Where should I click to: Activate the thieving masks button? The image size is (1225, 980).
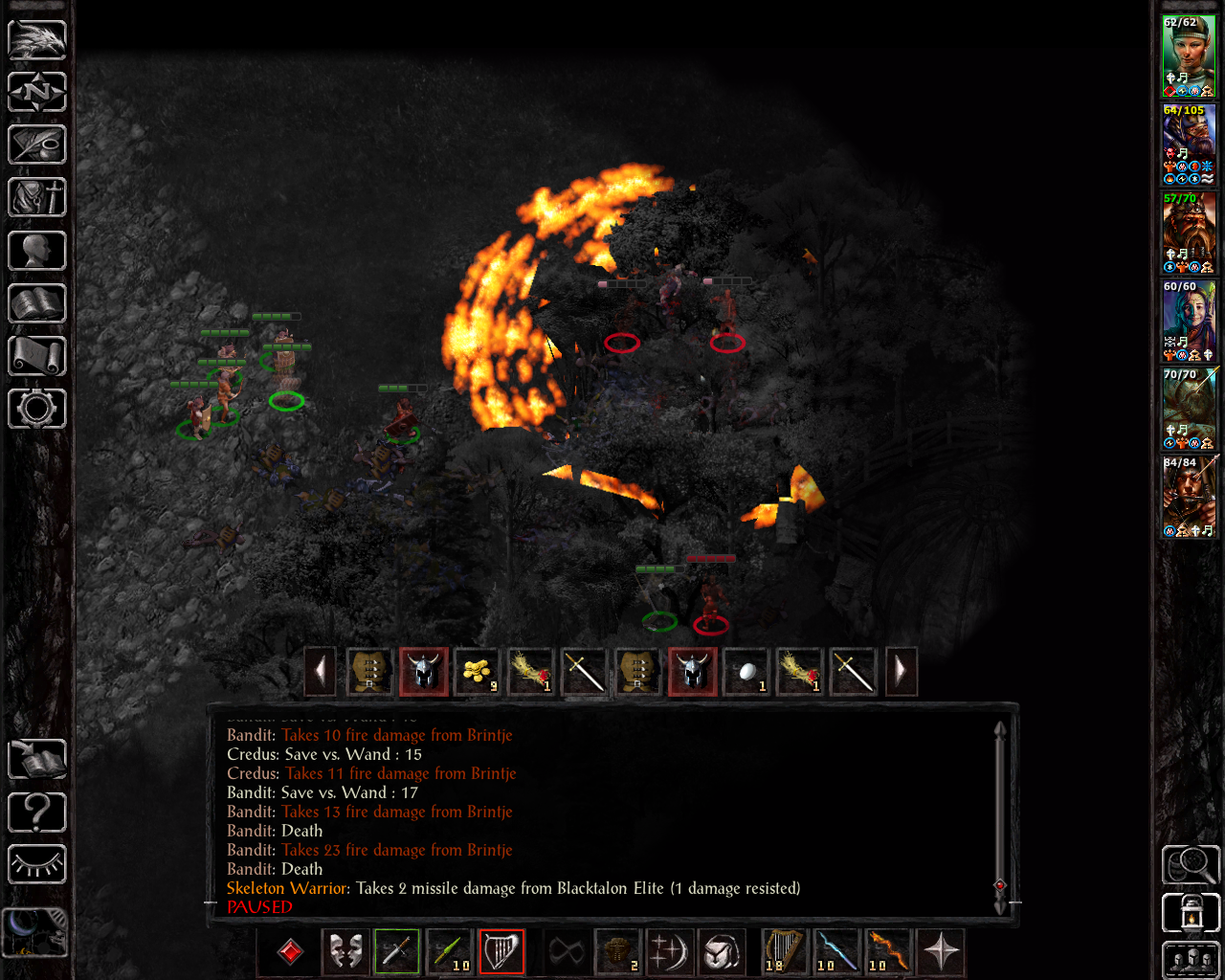coord(345,952)
